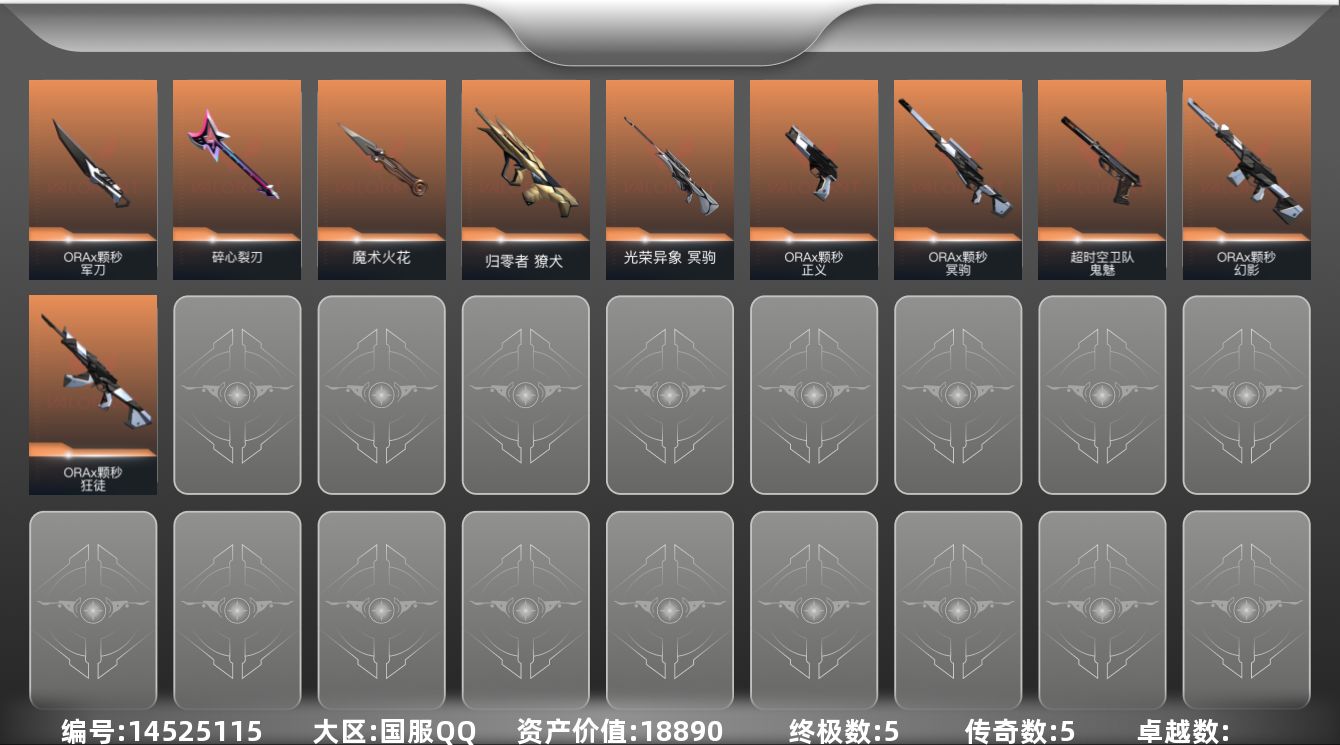Click the 资产价值:18890 asset value text

(618, 732)
